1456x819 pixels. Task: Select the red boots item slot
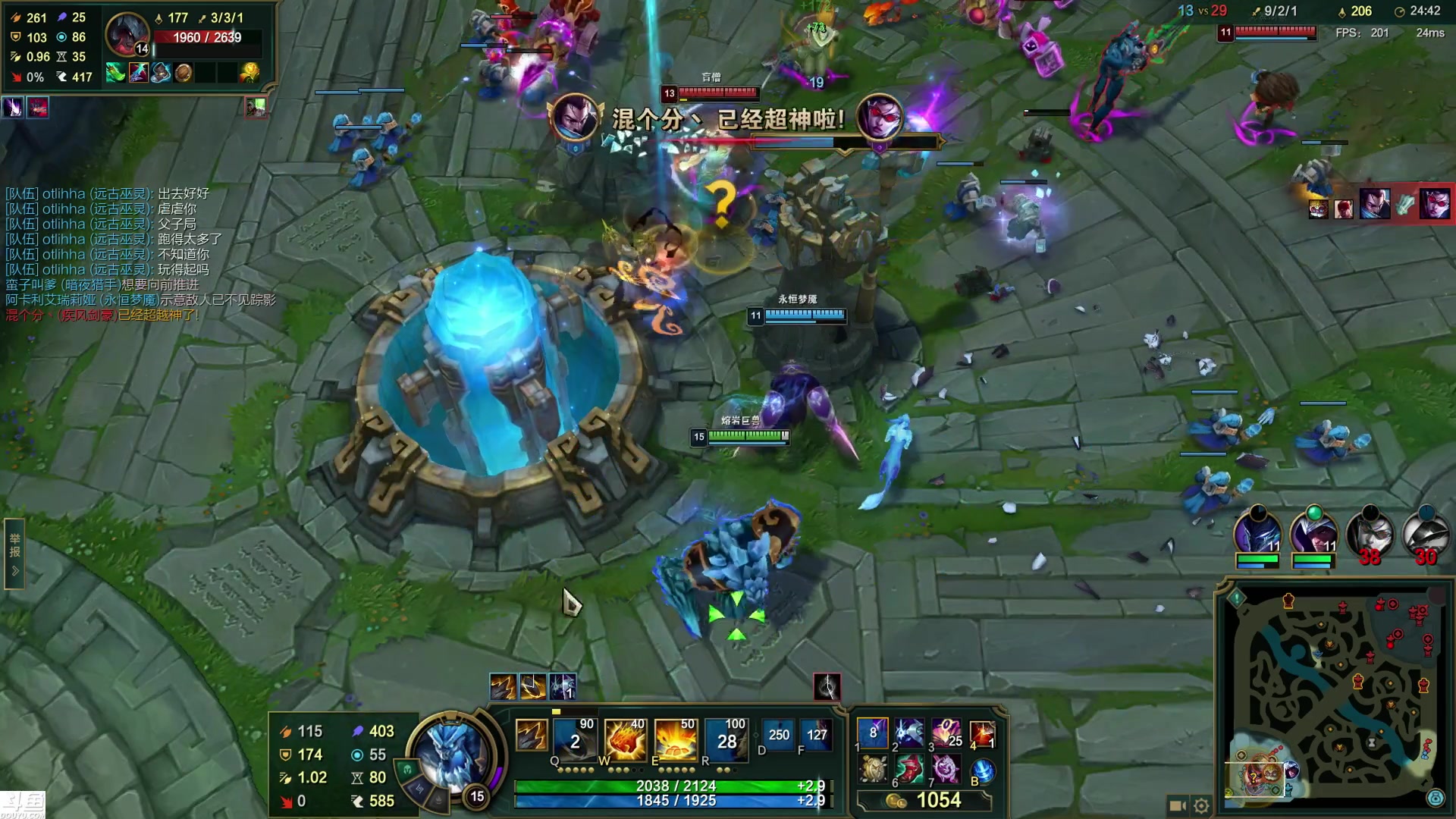(x=910, y=770)
